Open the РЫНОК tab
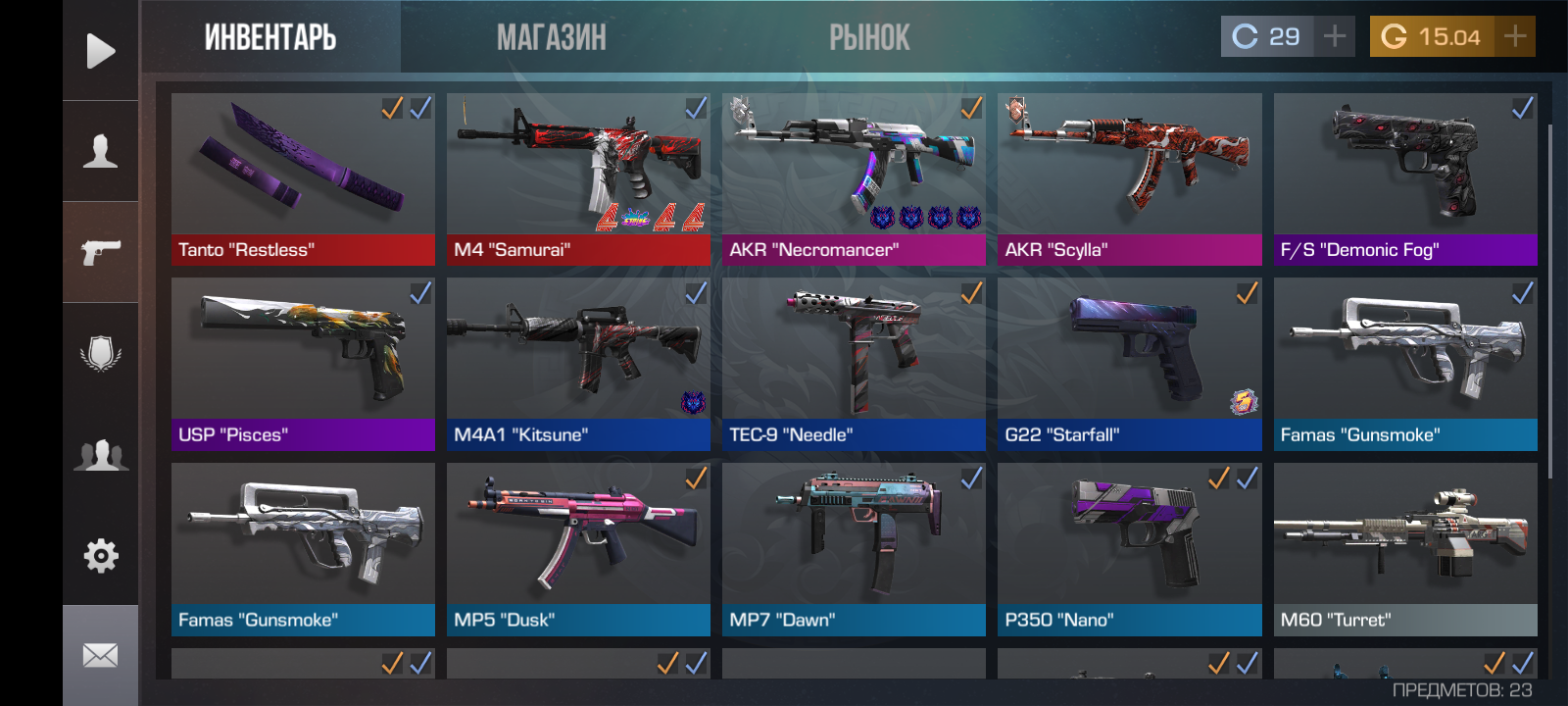This screenshot has width=1568, height=706. (x=869, y=37)
